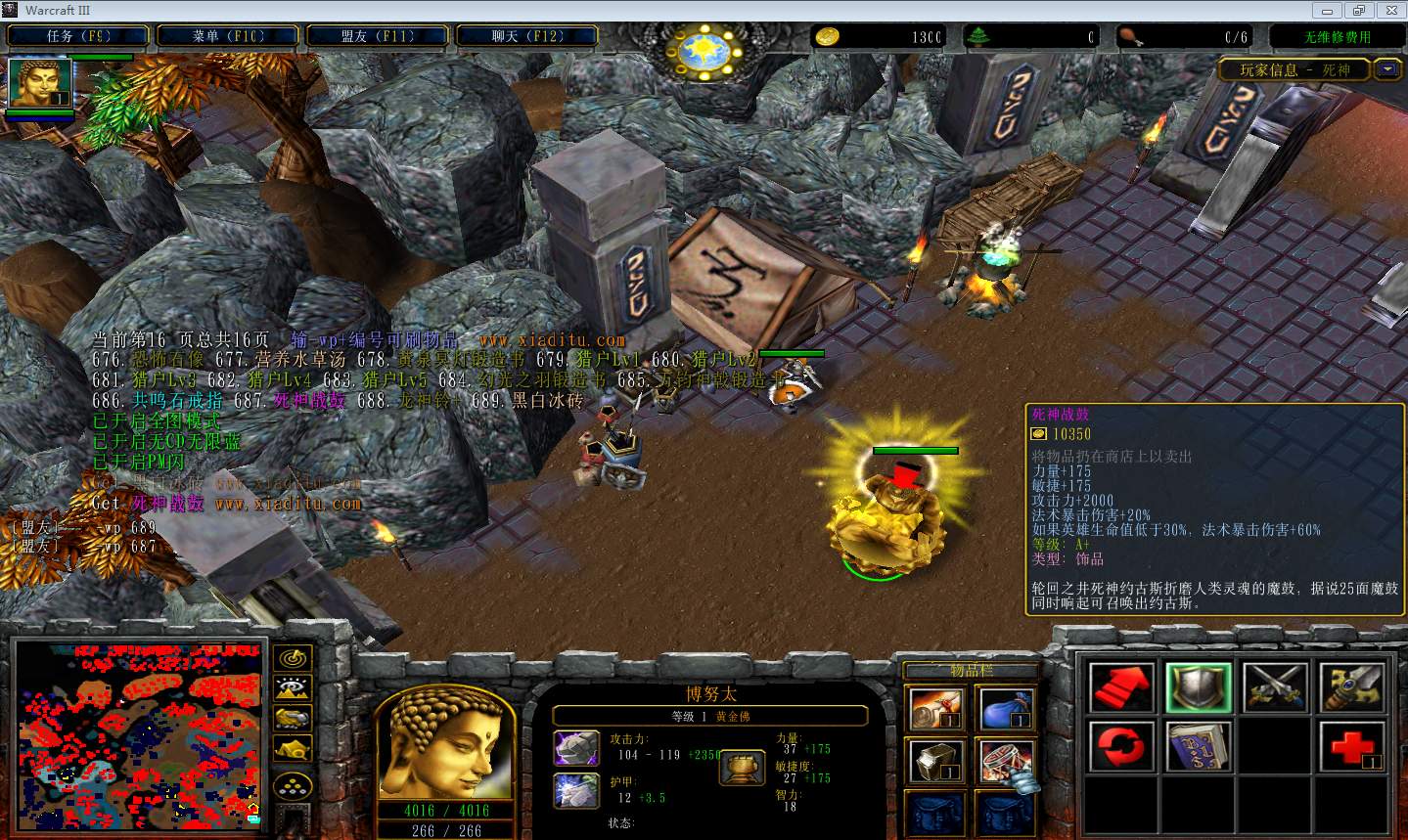Click the red circular arrows command

tap(1121, 748)
